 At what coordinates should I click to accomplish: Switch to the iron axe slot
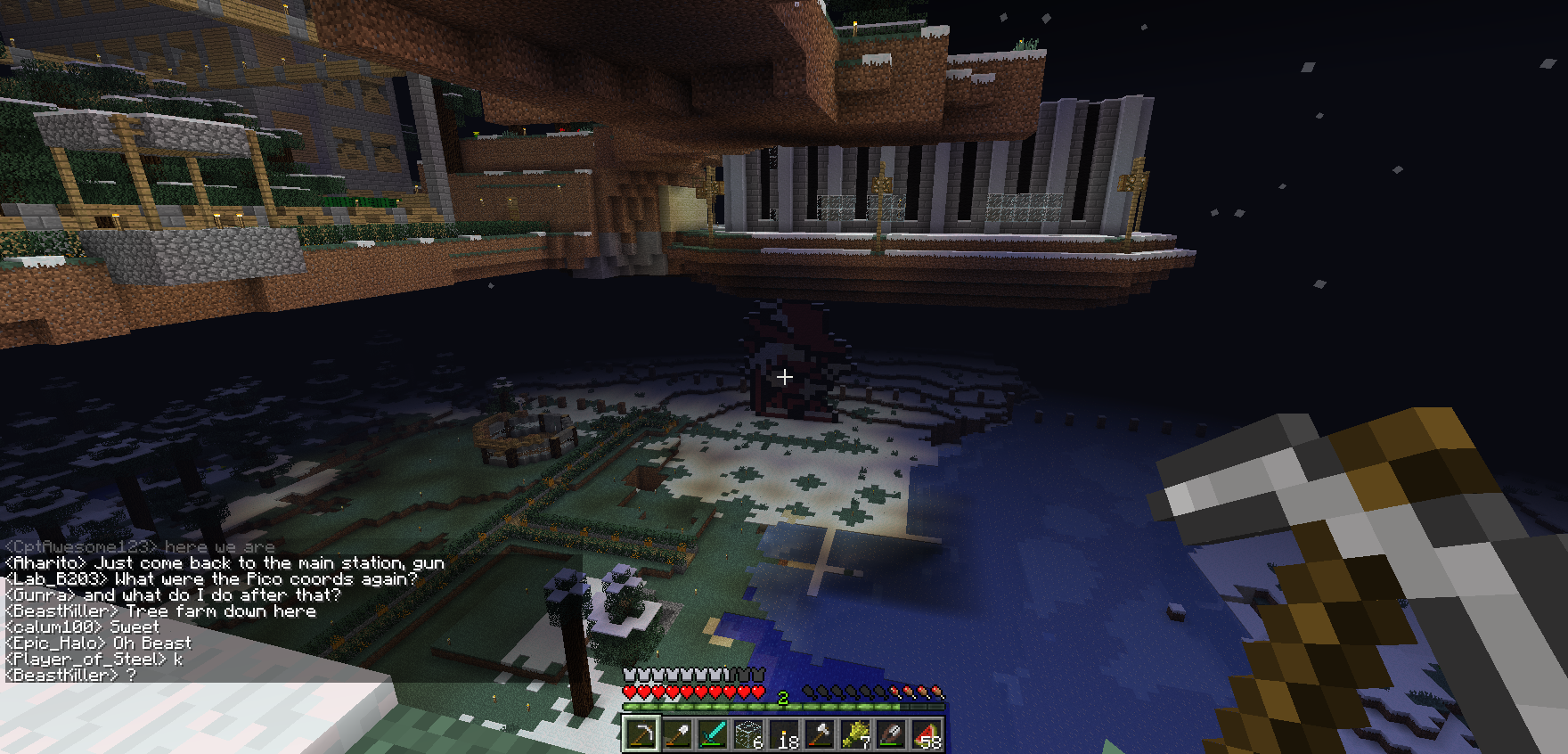[820, 734]
